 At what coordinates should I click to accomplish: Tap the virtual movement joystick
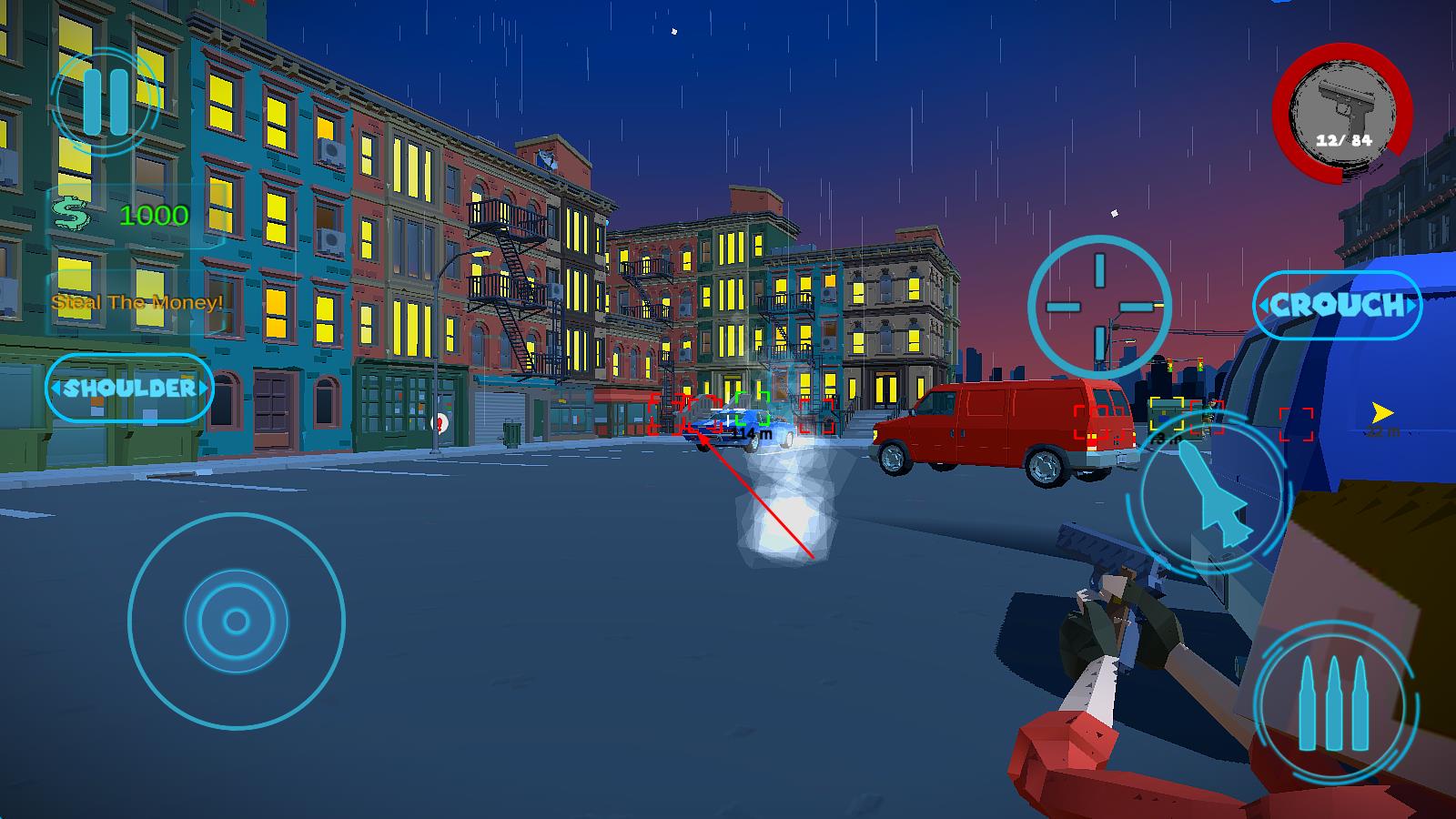(237, 622)
